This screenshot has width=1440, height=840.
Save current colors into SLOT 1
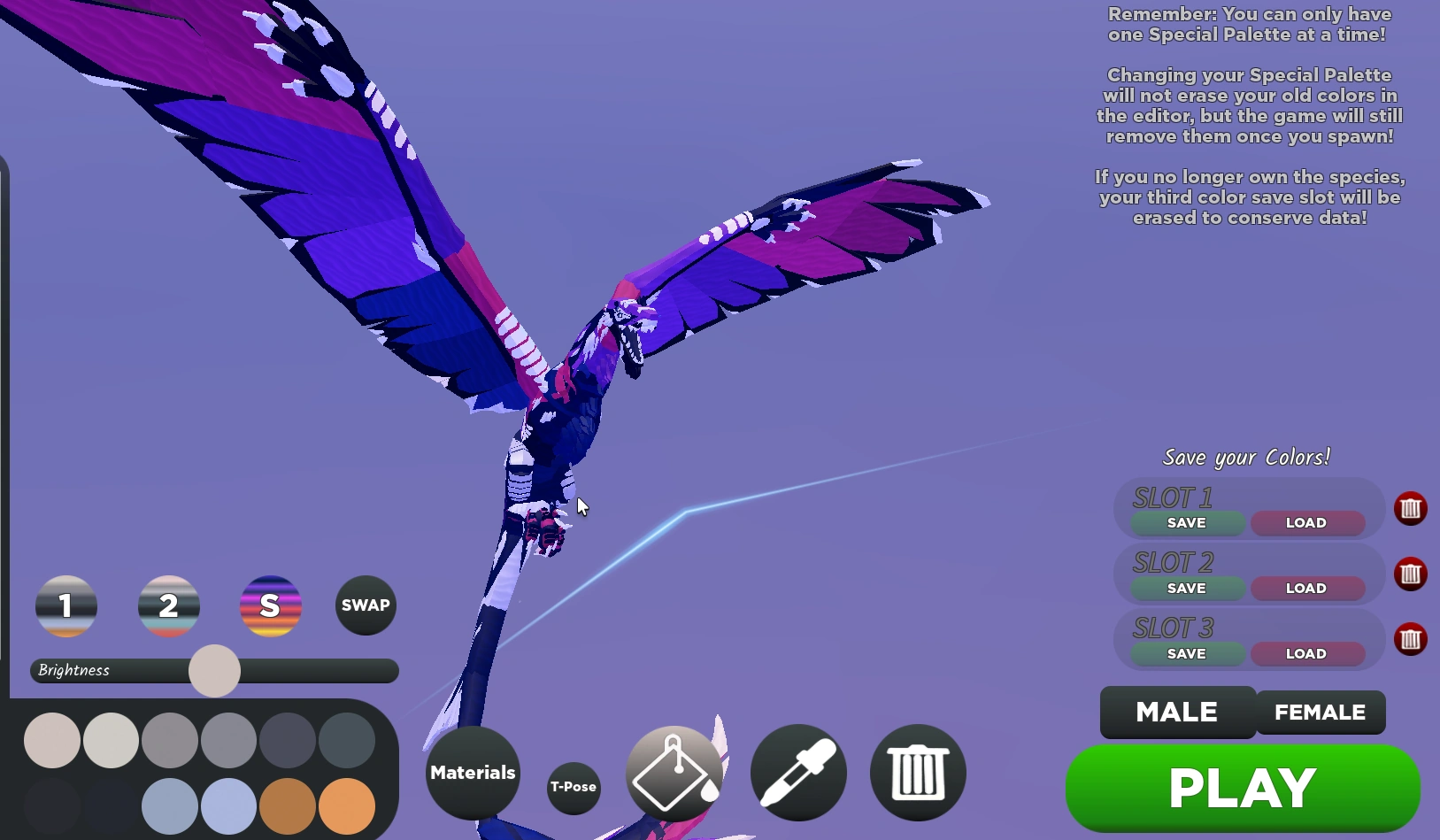(1186, 523)
